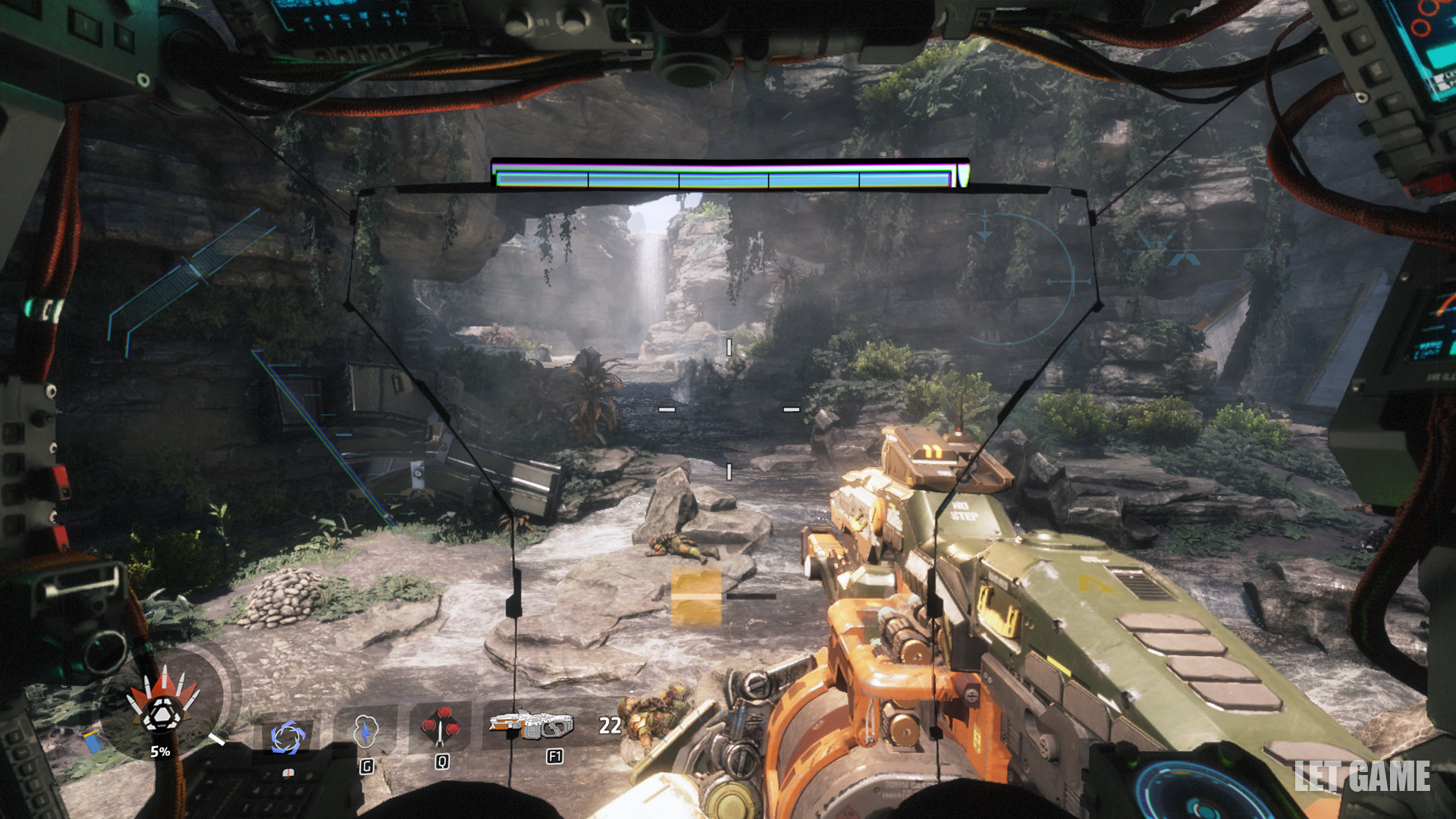Select the titan rifle weapon icon
This screenshot has width=1456, height=819.
point(532,726)
